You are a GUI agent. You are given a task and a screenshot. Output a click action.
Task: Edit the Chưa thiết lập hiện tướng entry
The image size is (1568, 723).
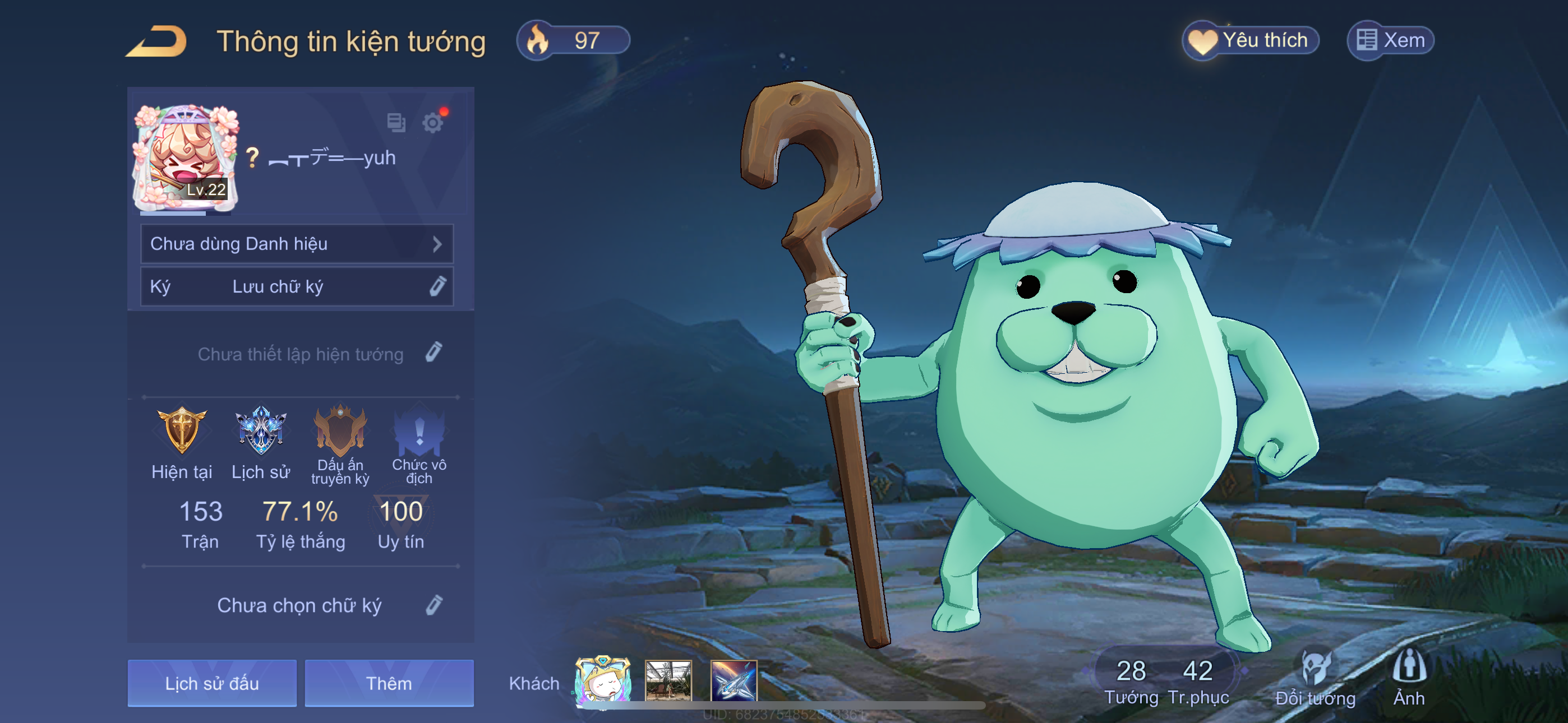[433, 353]
